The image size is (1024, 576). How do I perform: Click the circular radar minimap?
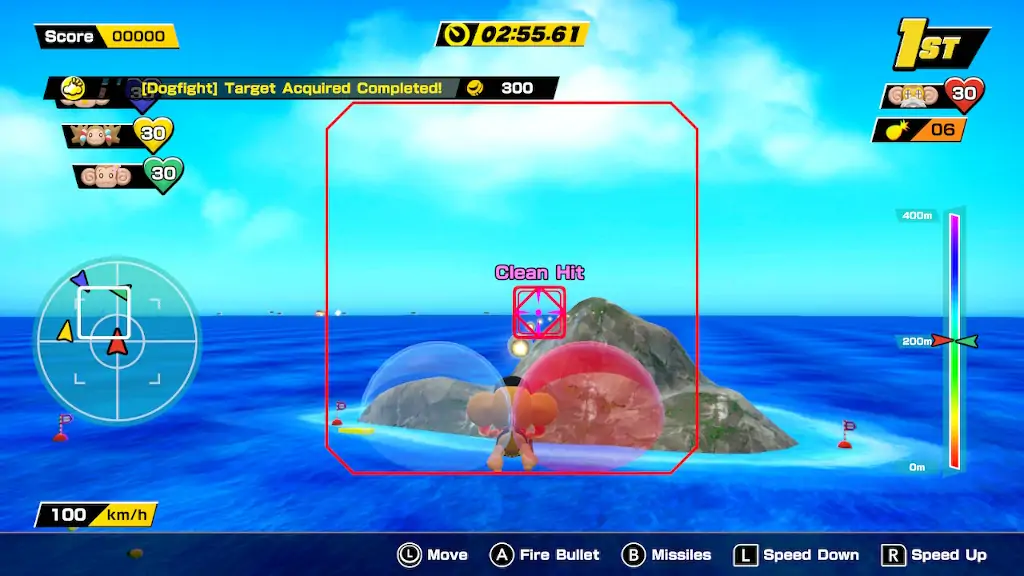(x=116, y=340)
